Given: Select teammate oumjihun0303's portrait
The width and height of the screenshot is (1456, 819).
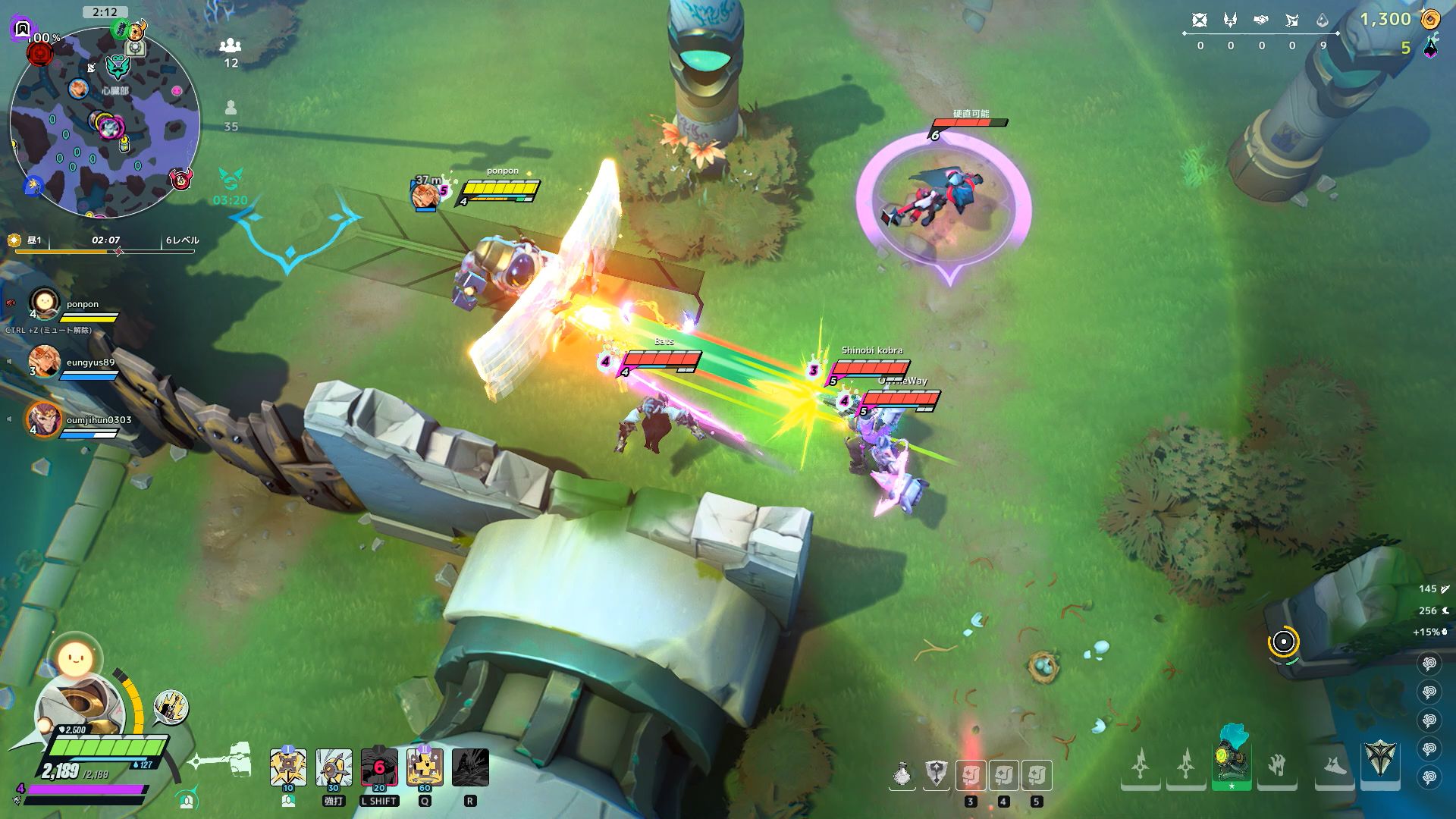Looking at the screenshot, I should 44,419.
